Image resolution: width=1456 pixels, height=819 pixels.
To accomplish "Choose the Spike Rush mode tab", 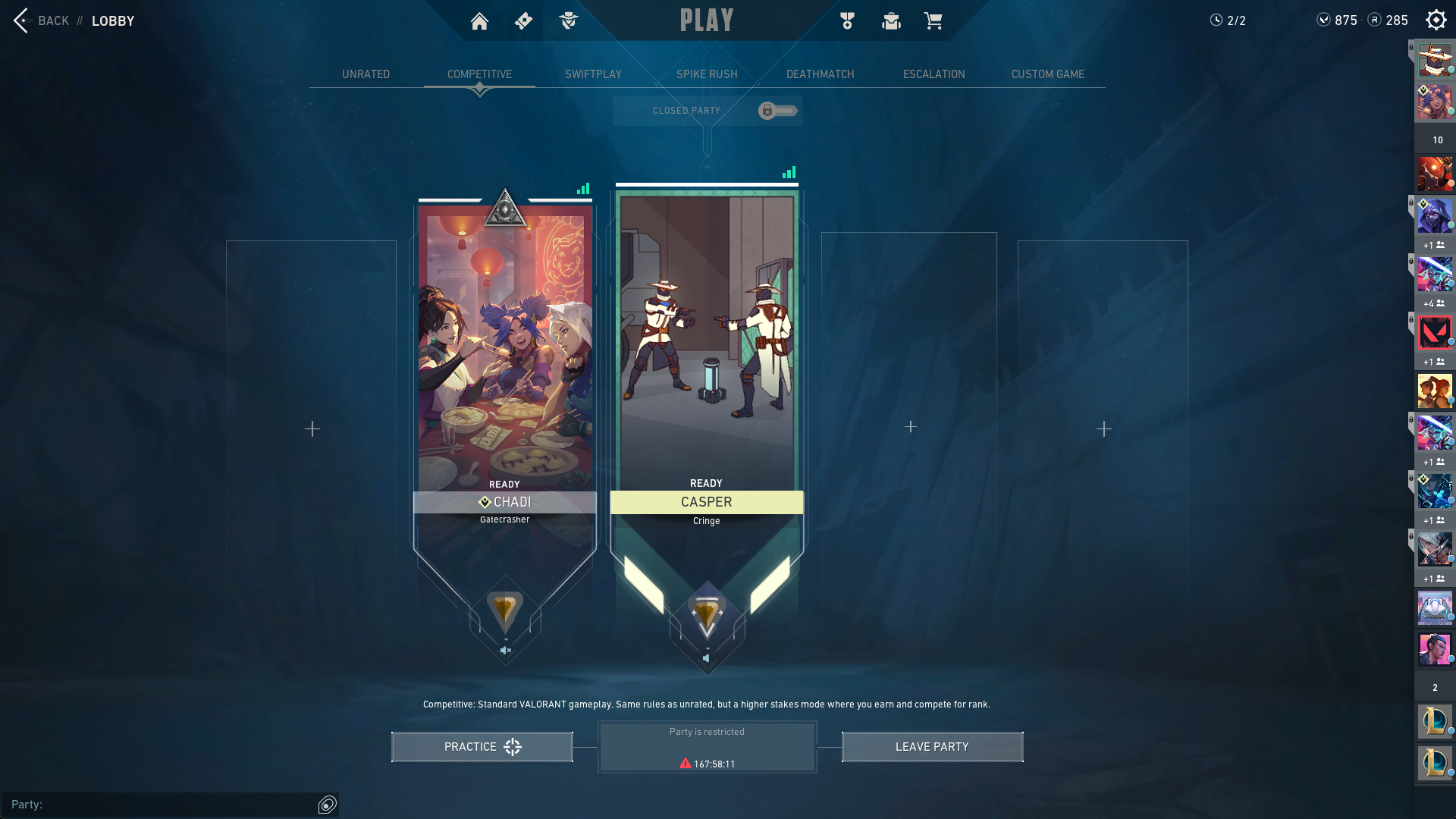I will click(707, 74).
